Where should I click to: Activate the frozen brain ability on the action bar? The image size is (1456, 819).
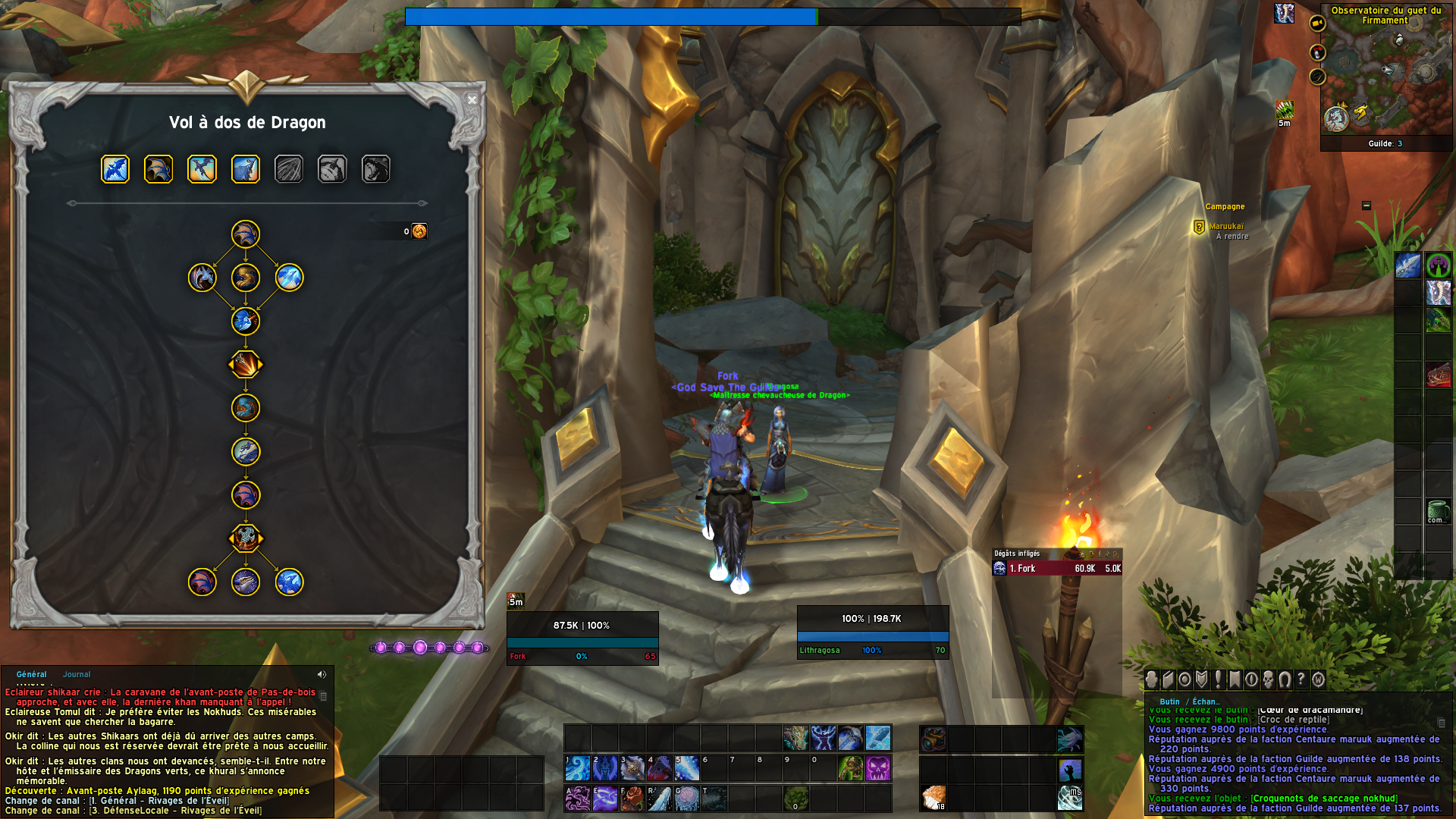coord(686,799)
